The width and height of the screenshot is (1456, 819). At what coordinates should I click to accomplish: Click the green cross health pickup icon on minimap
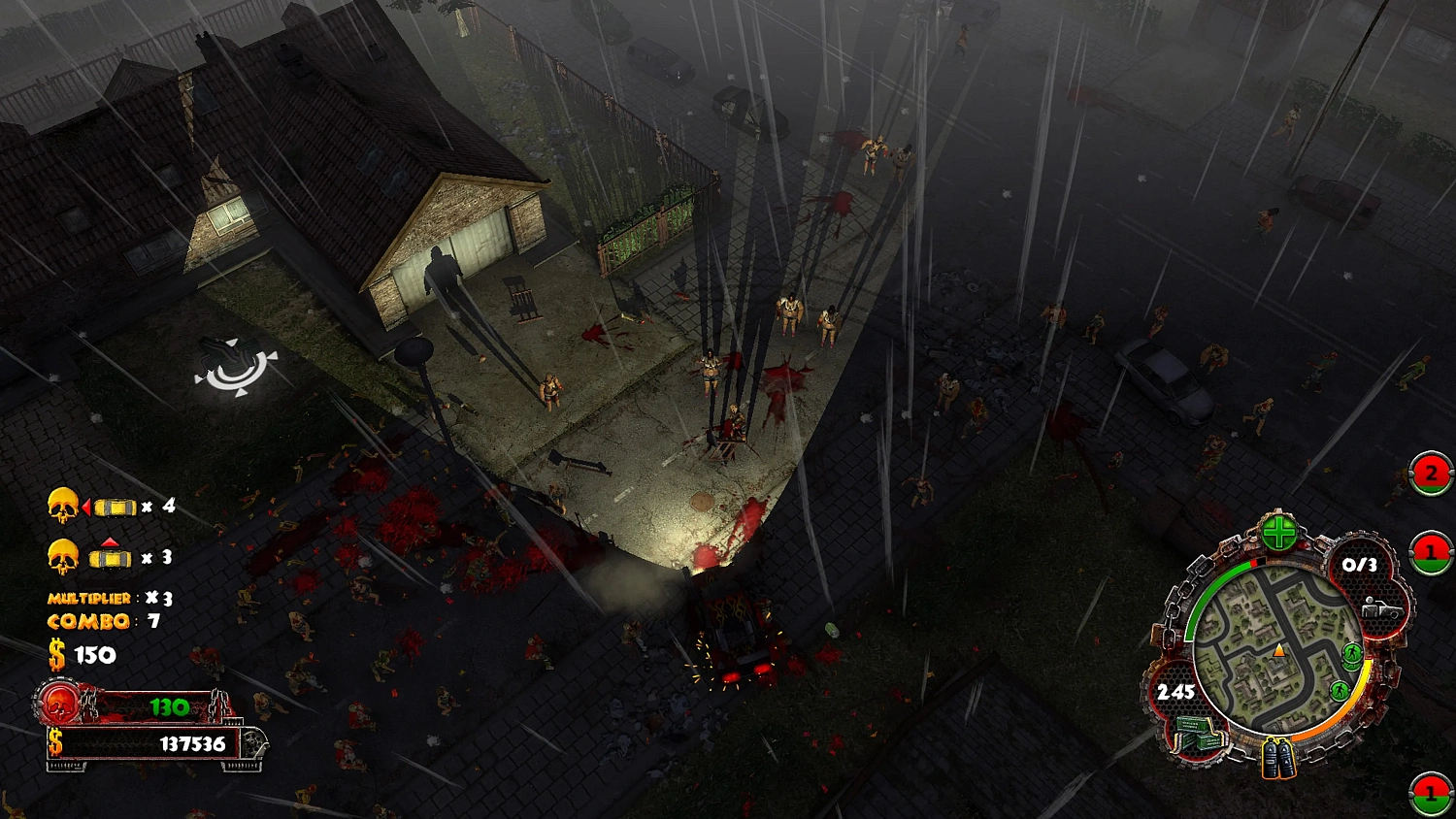[x=1279, y=531]
